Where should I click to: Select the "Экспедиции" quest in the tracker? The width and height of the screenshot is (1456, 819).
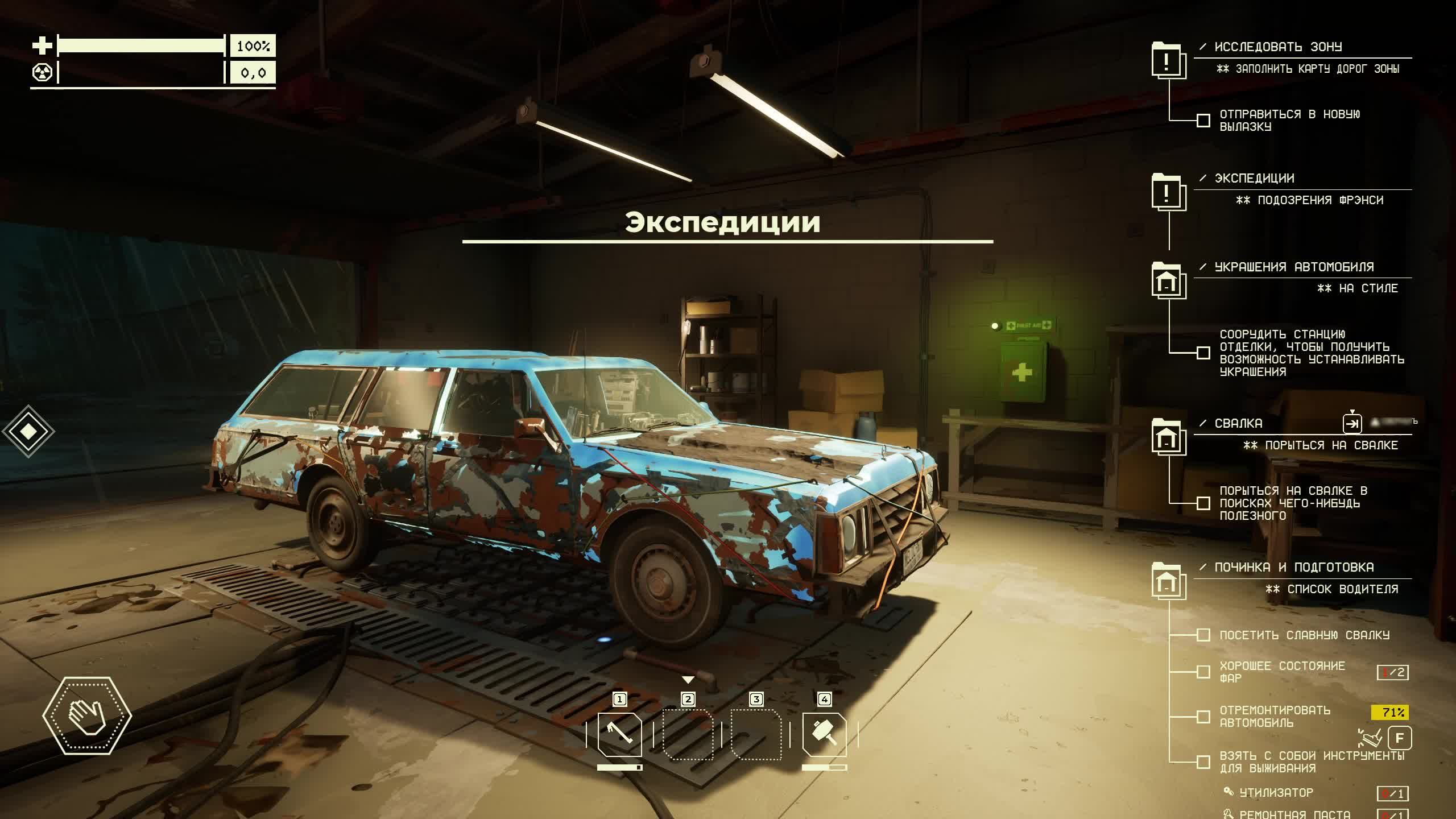pyautogui.click(x=1254, y=179)
